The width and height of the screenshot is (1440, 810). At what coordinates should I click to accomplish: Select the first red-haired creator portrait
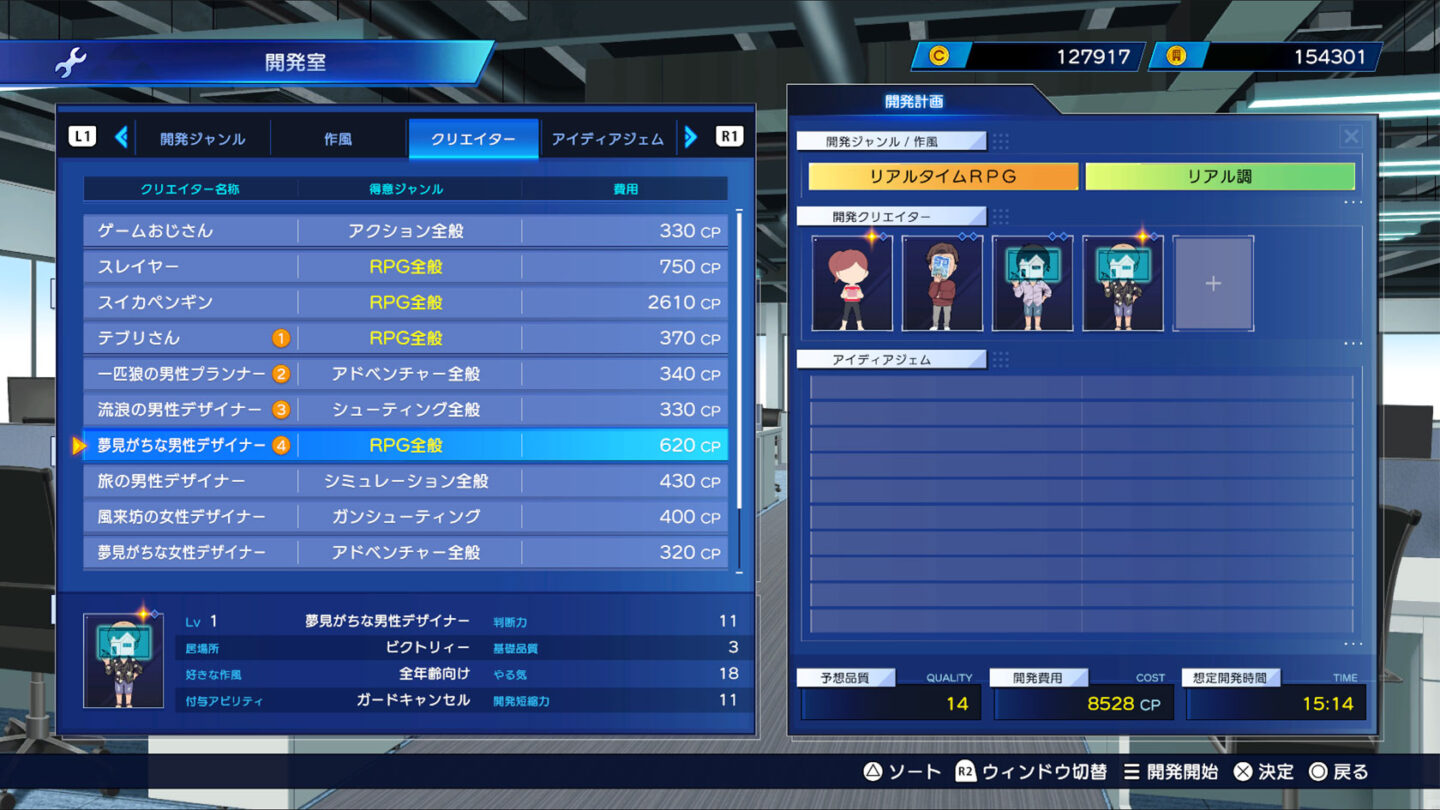pyautogui.click(x=852, y=281)
